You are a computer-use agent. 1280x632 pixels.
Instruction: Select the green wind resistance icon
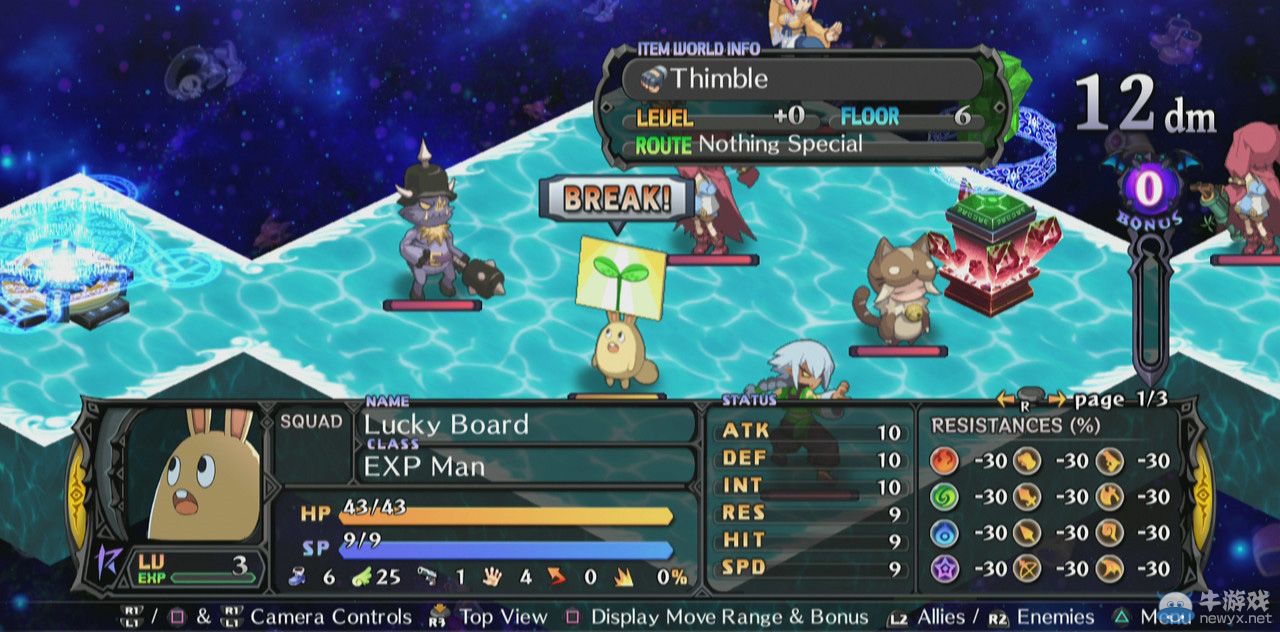click(x=944, y=497)
